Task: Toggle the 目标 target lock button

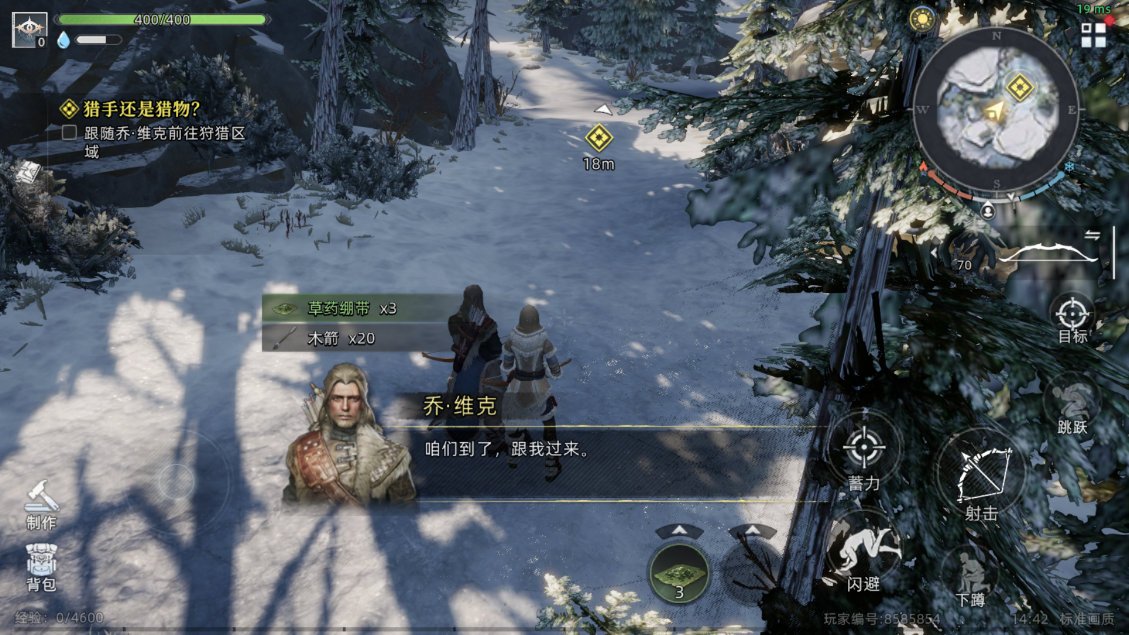Action: tap(1072, 318)
